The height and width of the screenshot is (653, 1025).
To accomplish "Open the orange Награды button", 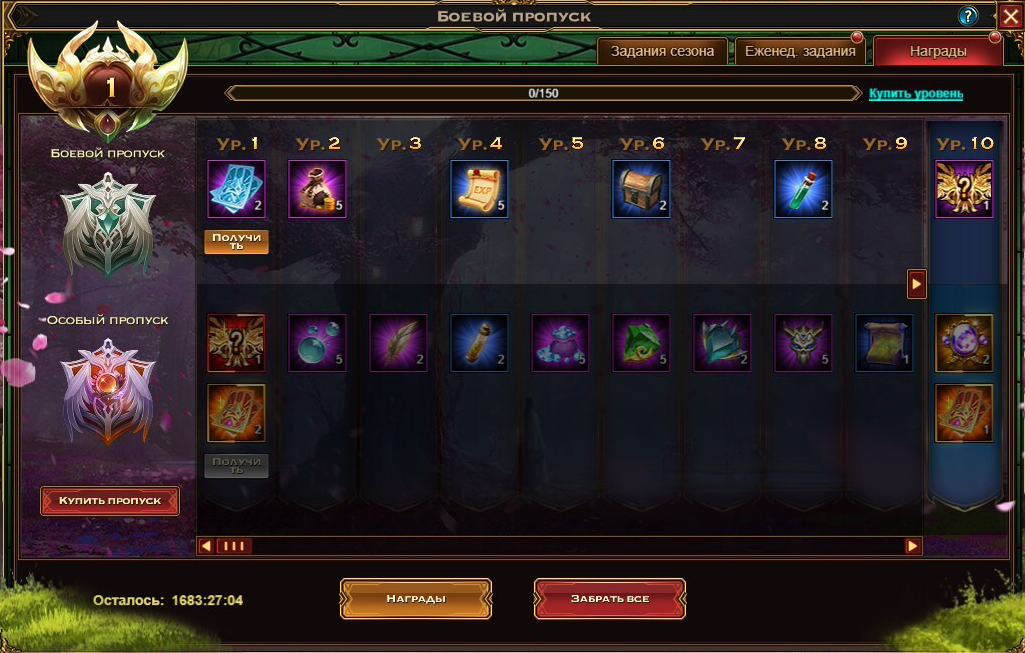I will 416,599.
